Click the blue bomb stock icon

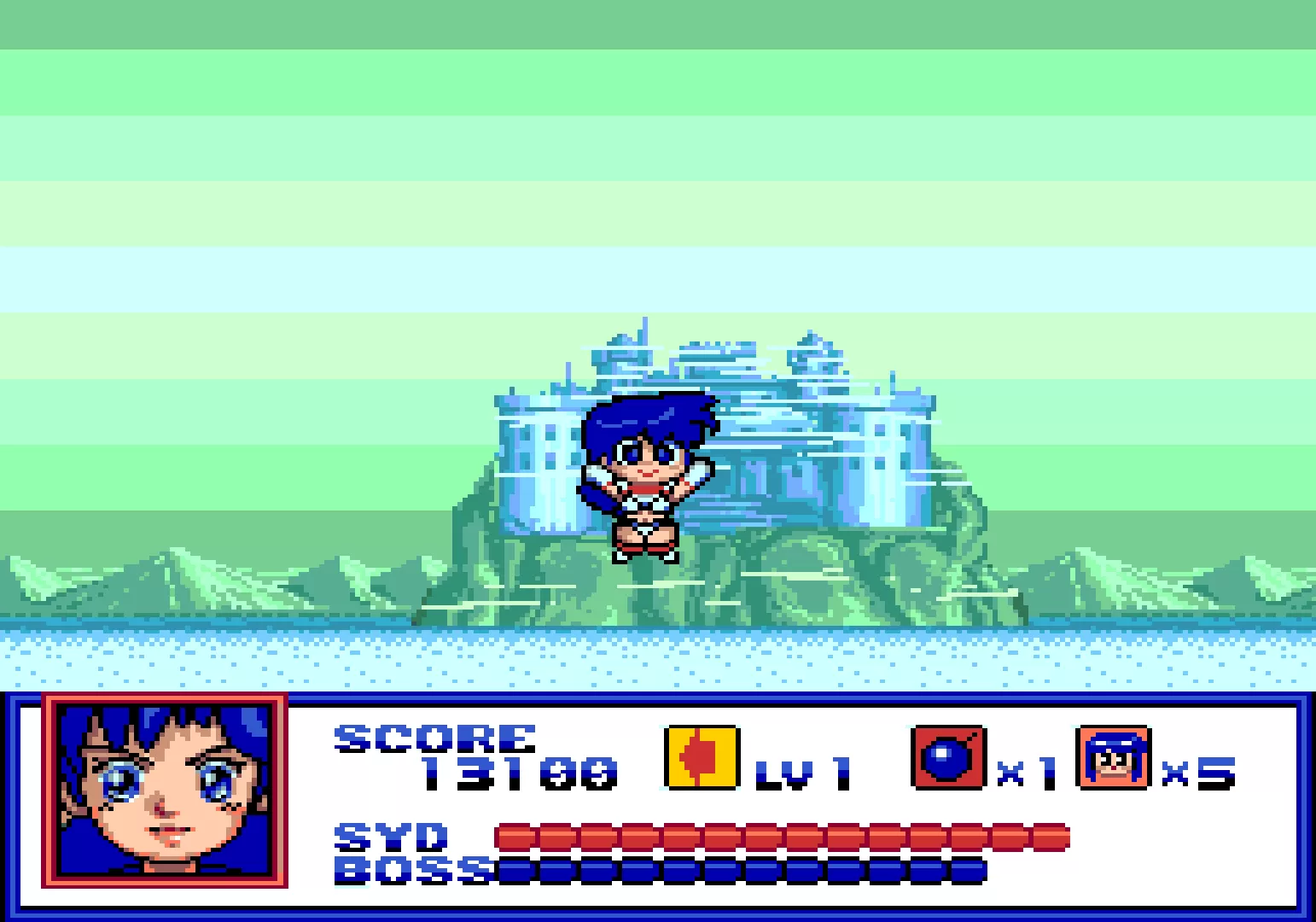948,757
